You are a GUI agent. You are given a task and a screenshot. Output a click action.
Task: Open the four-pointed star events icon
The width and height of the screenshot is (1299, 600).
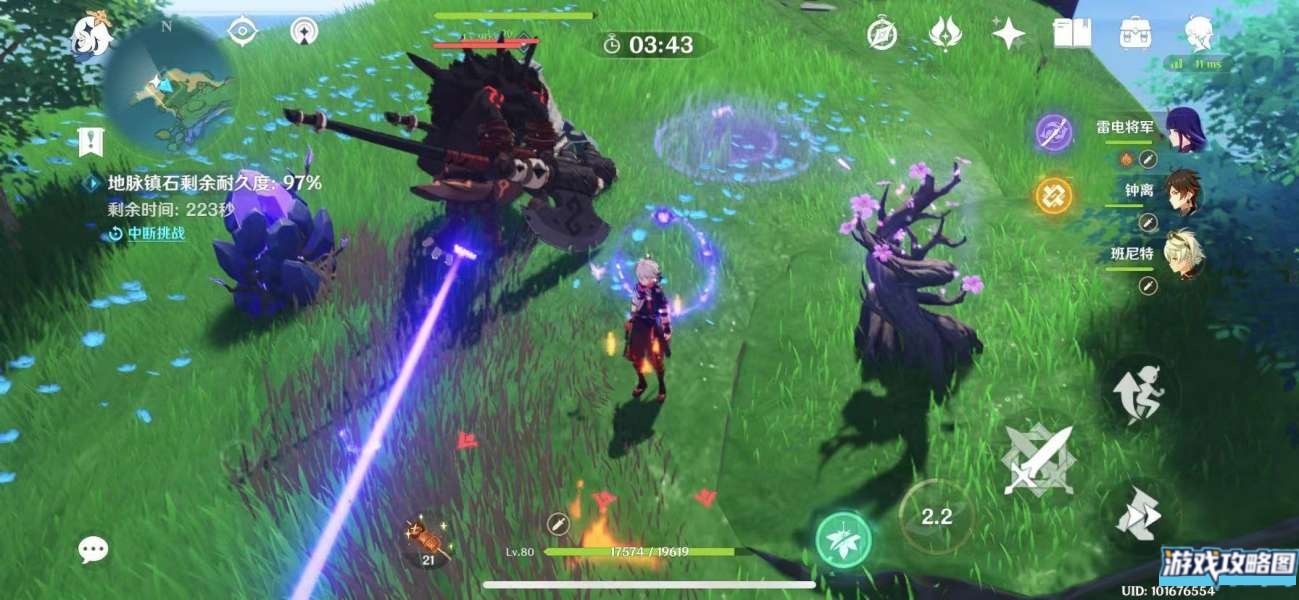(x=1008, y=34)
